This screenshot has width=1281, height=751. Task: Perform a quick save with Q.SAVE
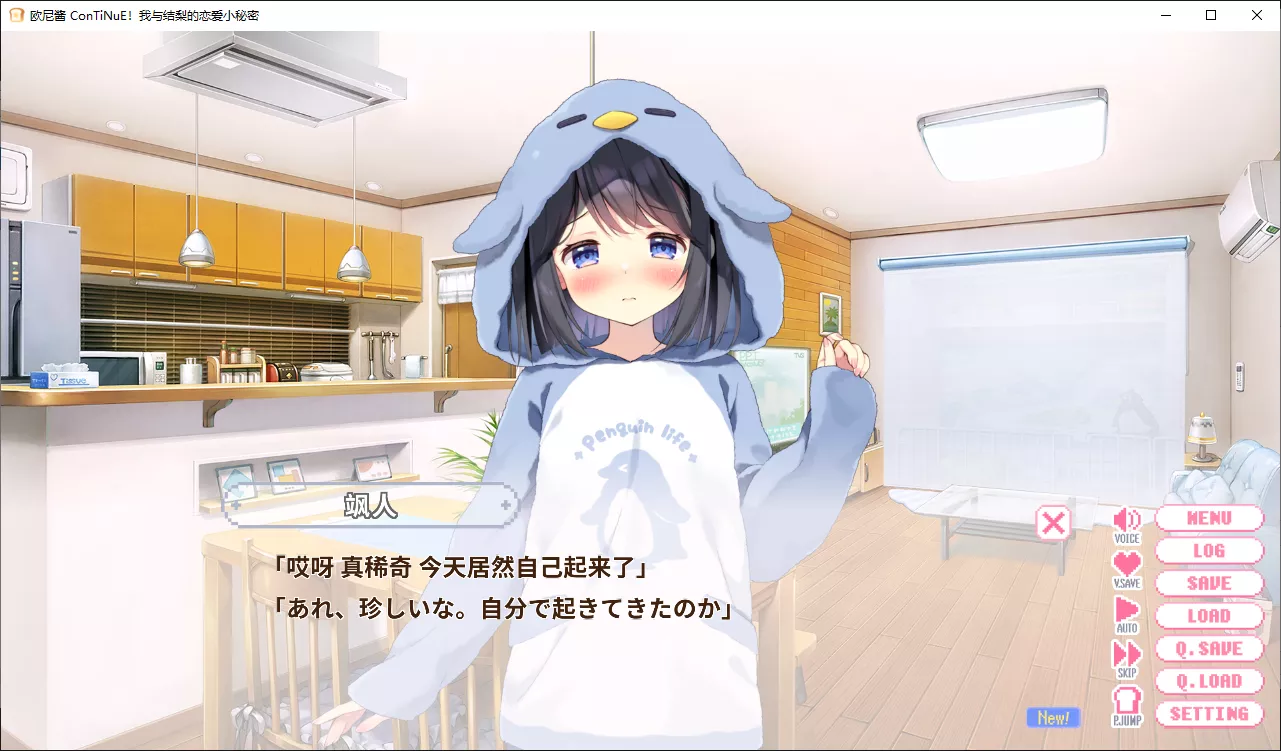click(x=1210, y=648)
